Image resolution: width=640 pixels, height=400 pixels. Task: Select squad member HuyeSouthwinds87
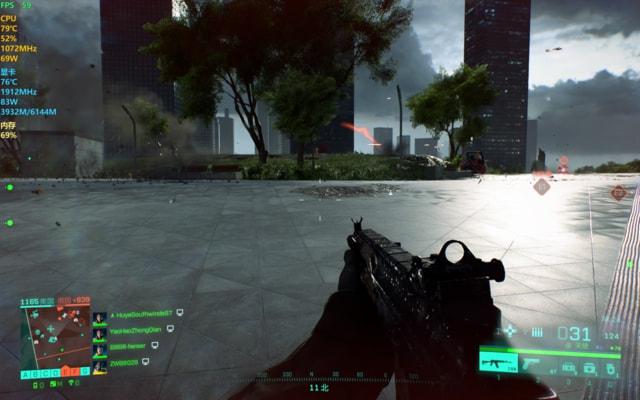pos(141,313)
